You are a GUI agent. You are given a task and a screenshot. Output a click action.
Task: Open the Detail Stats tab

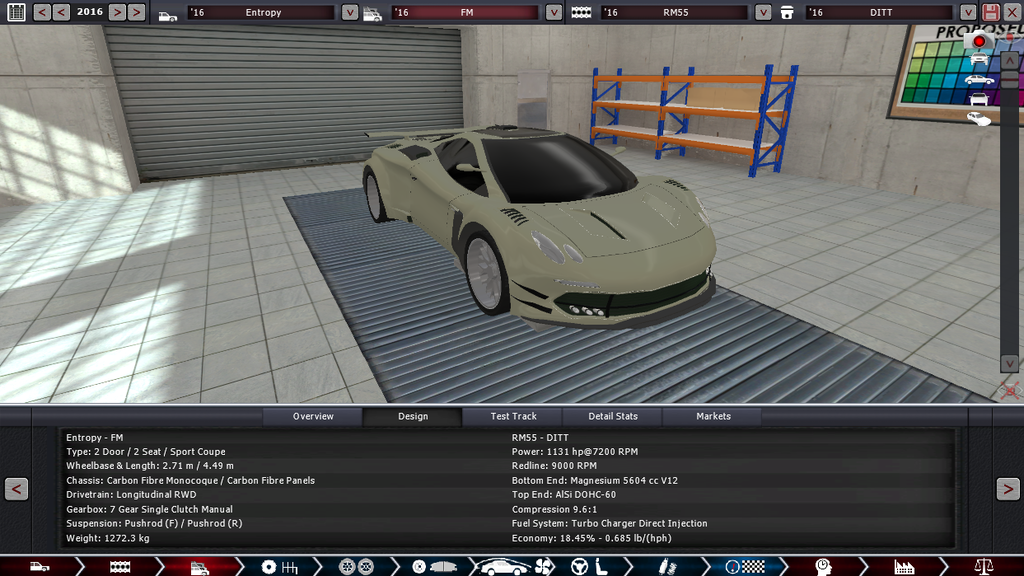tap(613, 416)
